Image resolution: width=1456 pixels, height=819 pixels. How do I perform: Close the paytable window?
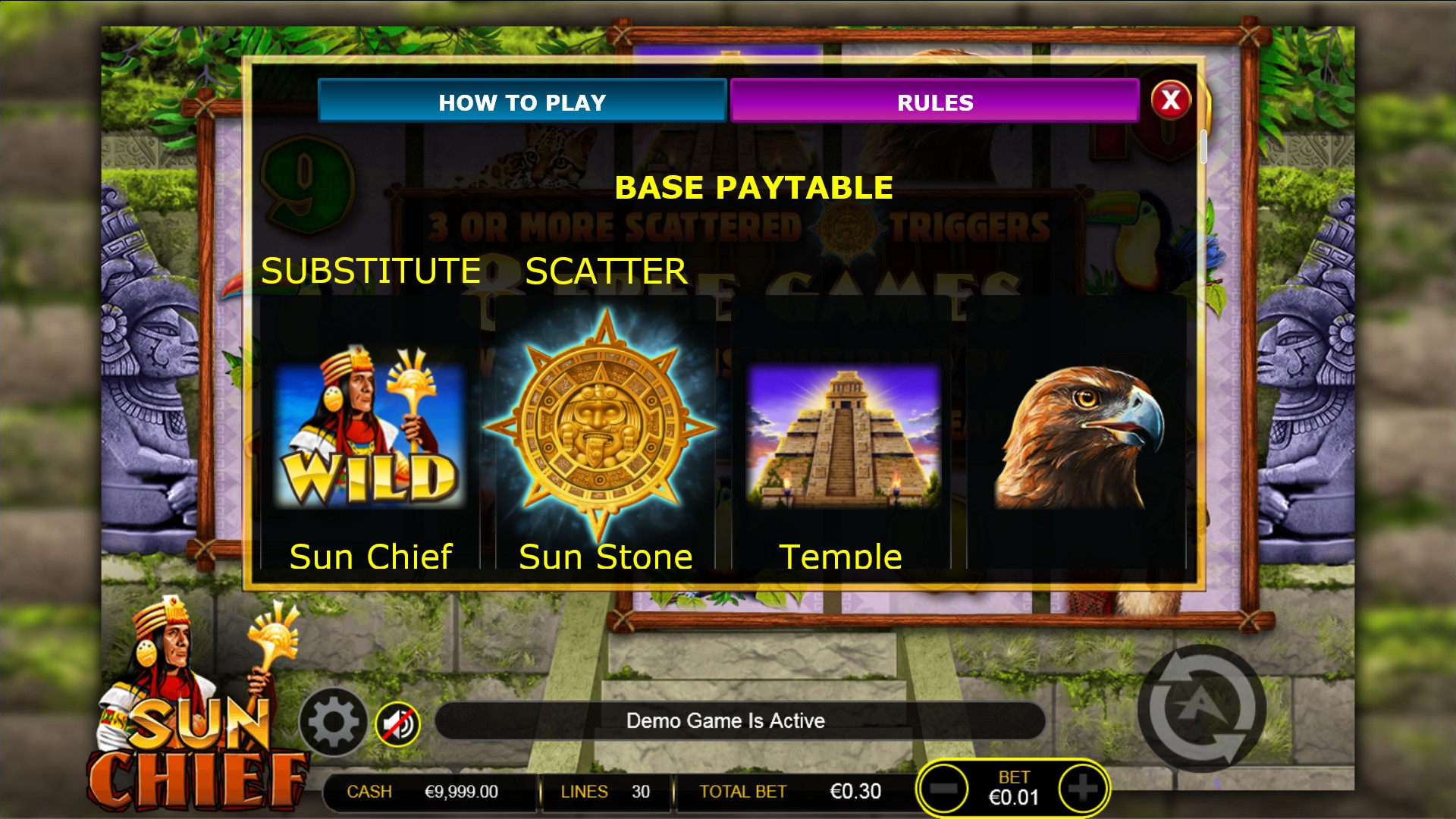point(1170,100)
